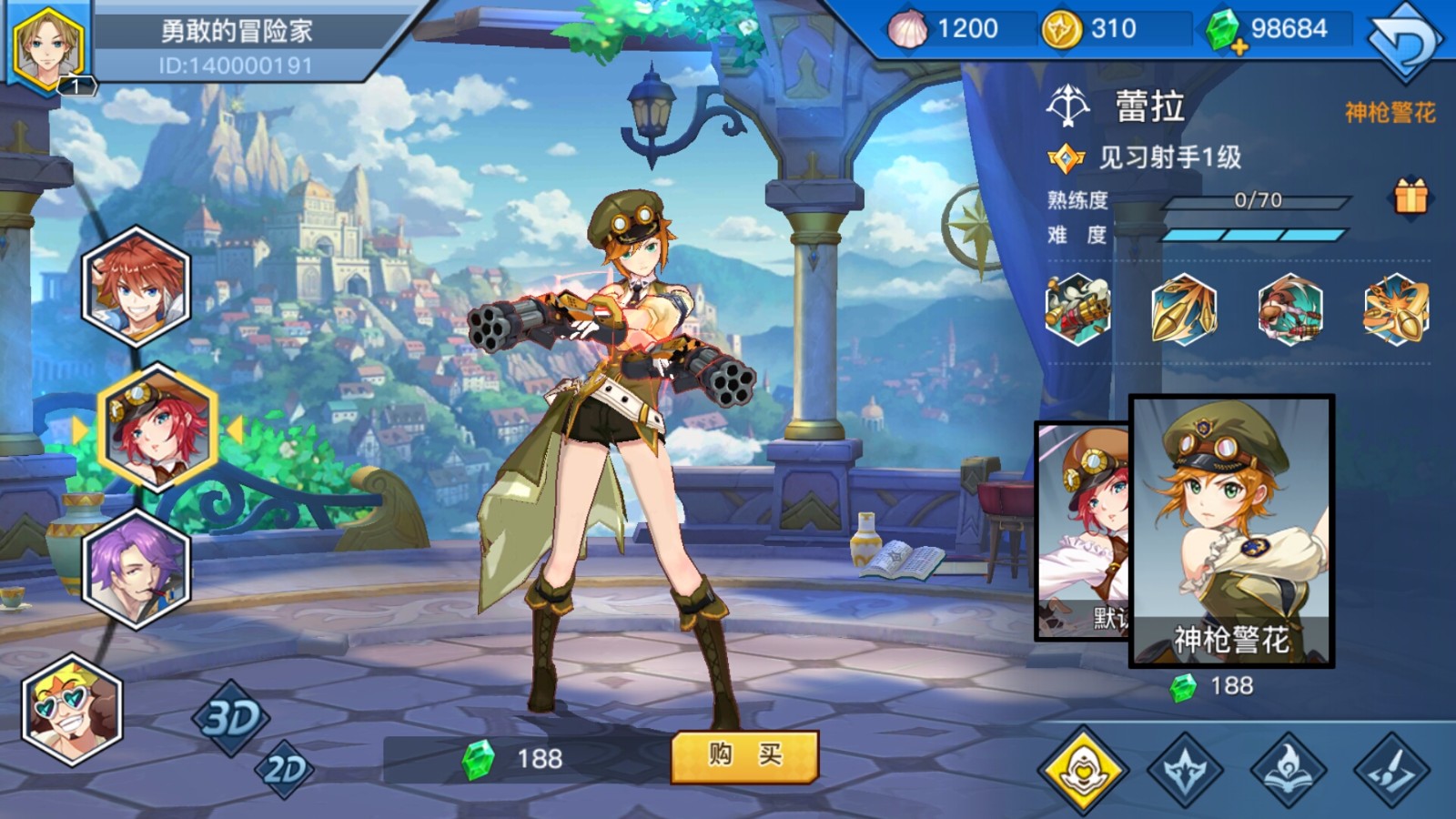Open the flame and book tab

pyautogui.click(x=1289, y=770)
